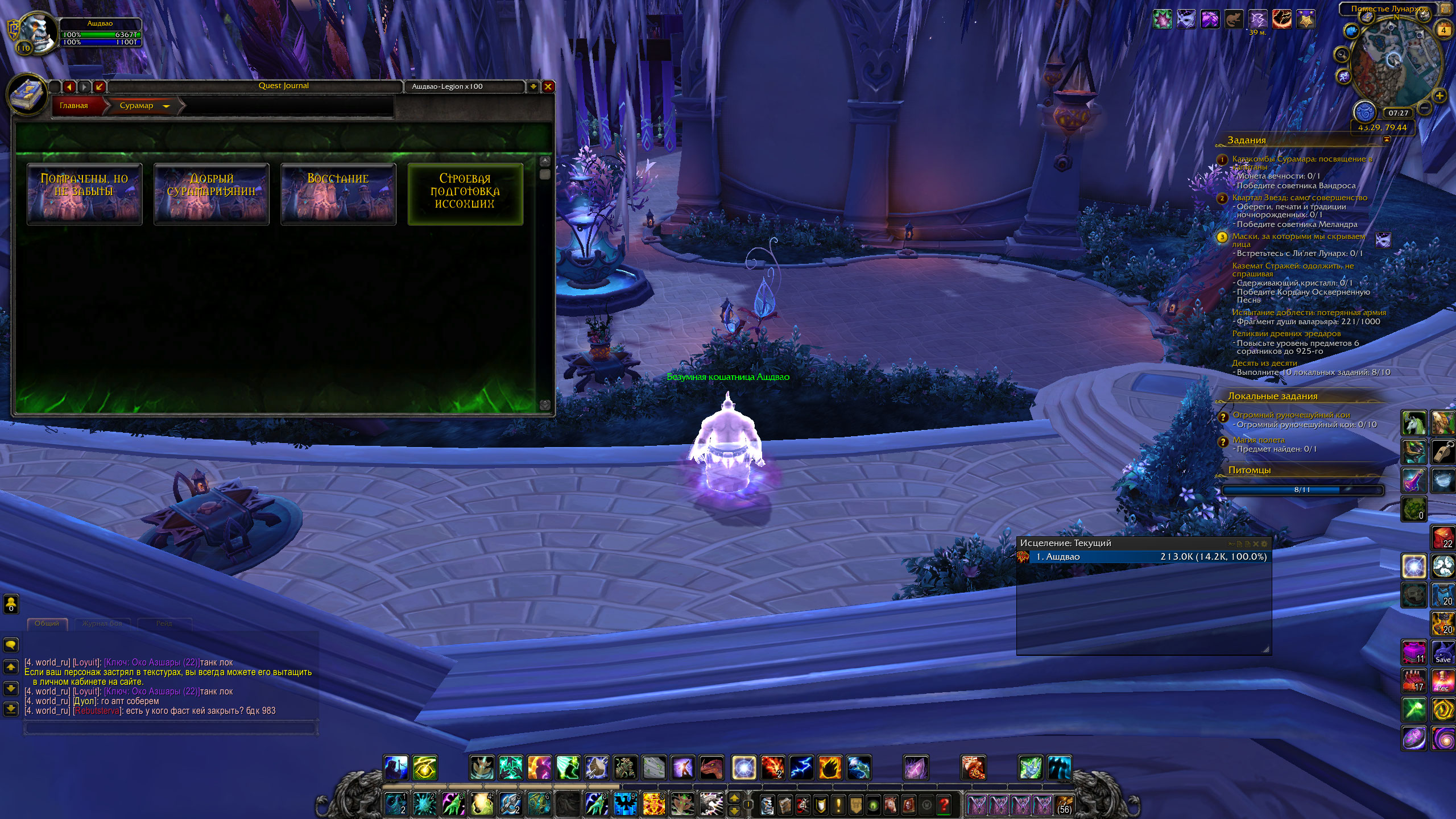Zoom in the minimap with plus button
Screen dimensions: 1456x819
click(1439, 96)
